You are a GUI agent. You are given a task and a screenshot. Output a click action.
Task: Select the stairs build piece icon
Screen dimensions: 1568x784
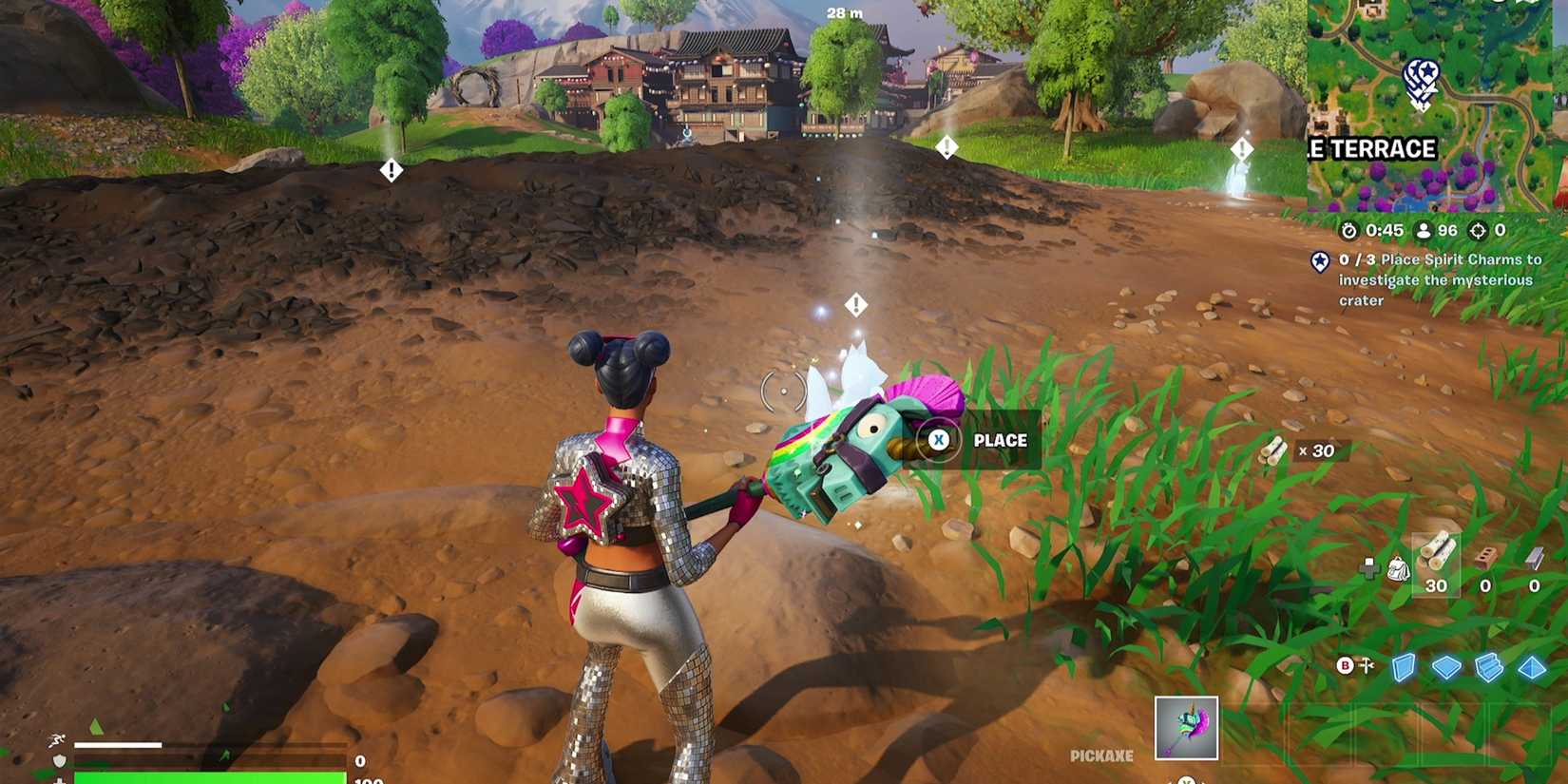pyautogui.click(x=1487, y=667)
